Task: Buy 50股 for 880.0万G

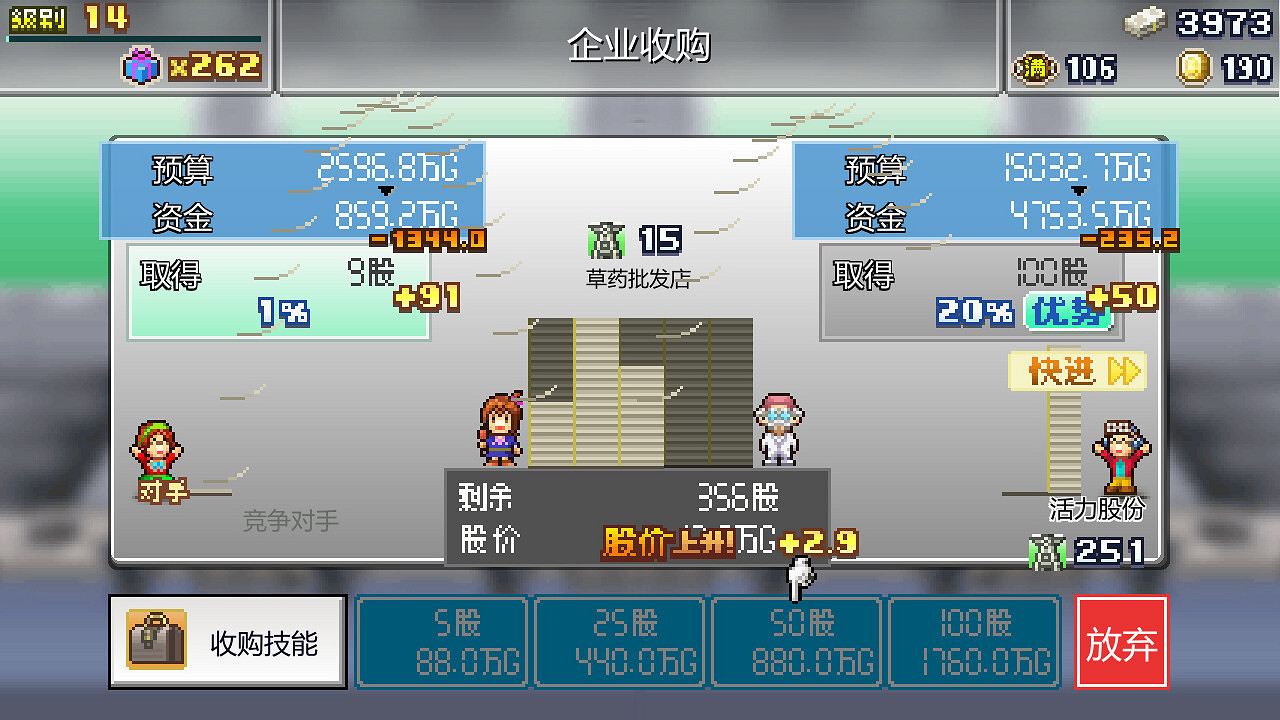Action: (796, 640)
